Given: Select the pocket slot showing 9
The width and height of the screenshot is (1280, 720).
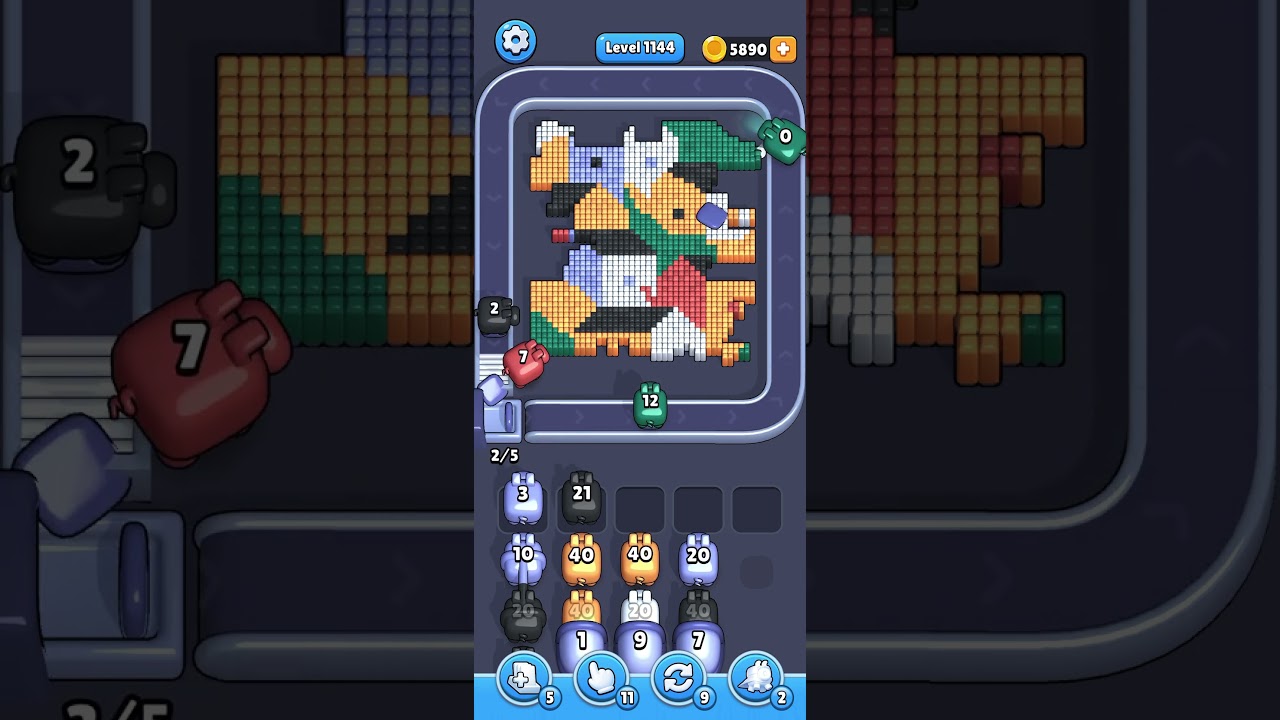Looking at the screenshot, I should pyautogui.click(x=643, y=640).
